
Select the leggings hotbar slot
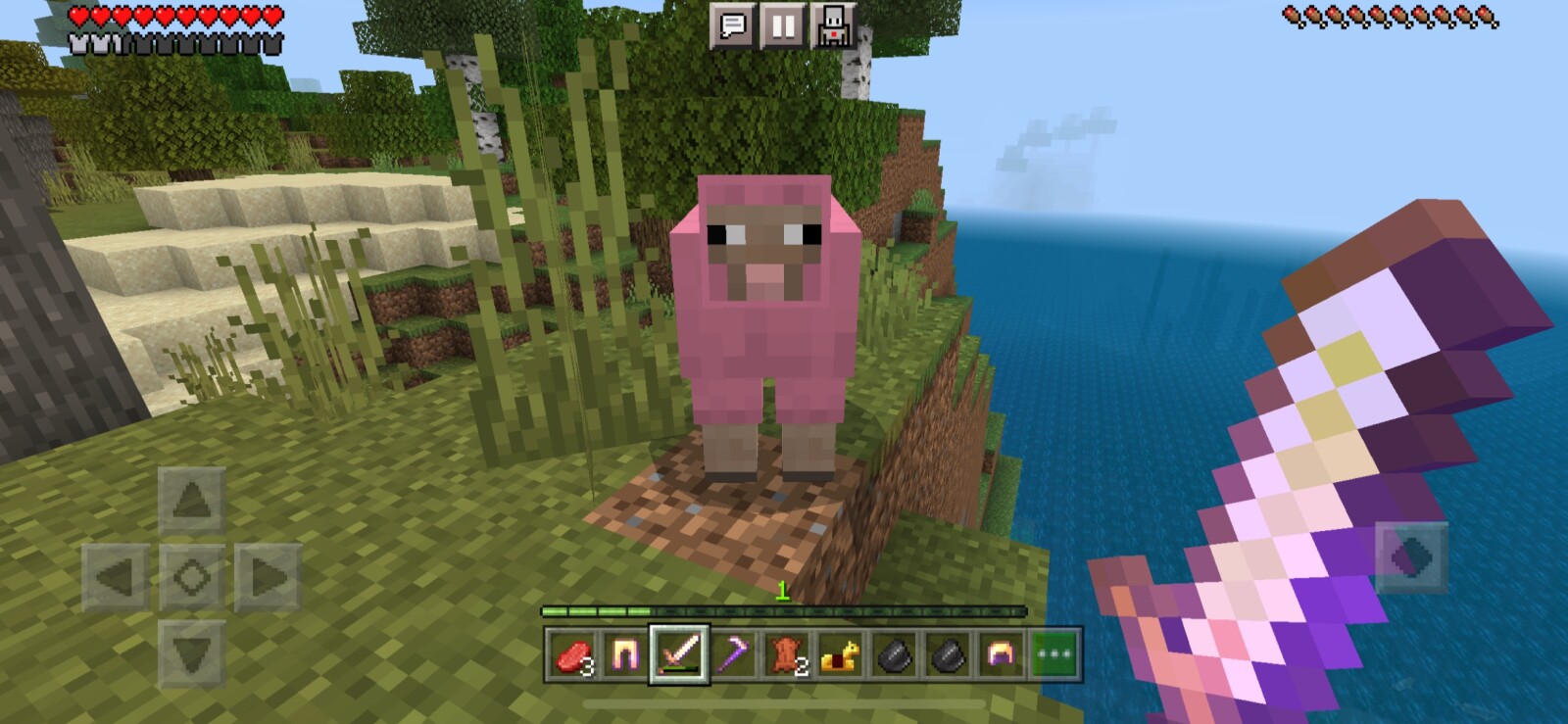(x=625, y=654)
